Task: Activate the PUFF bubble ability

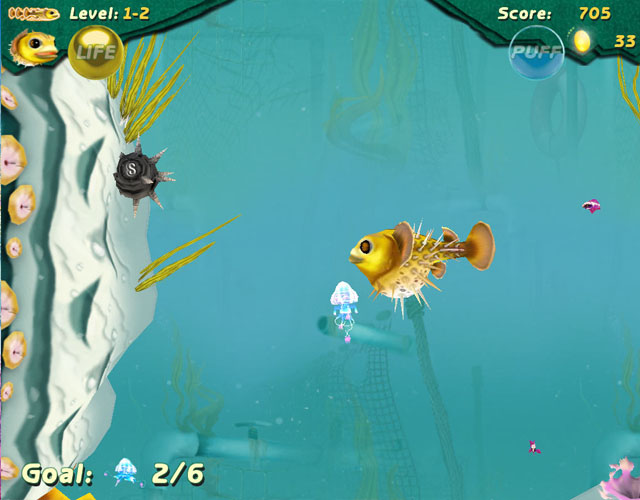Action: click(537, 50)
